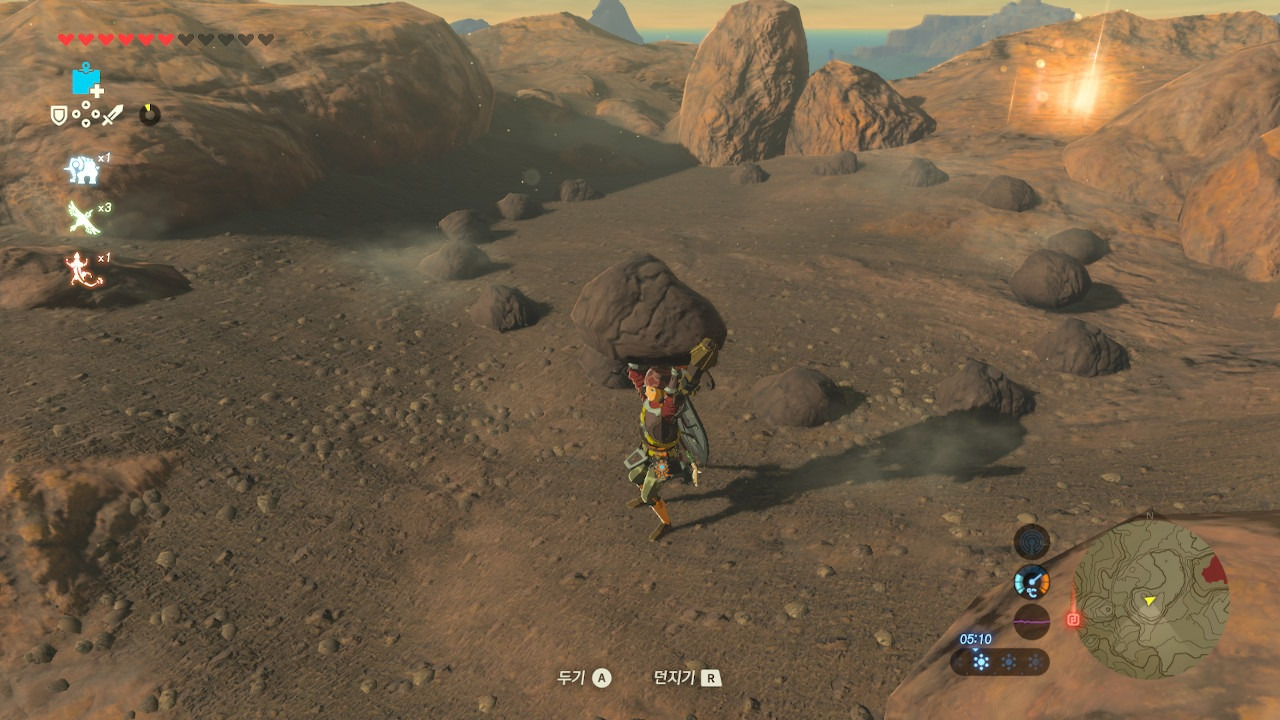Select the blue amiibo rune icon

(x=87, y=79)
